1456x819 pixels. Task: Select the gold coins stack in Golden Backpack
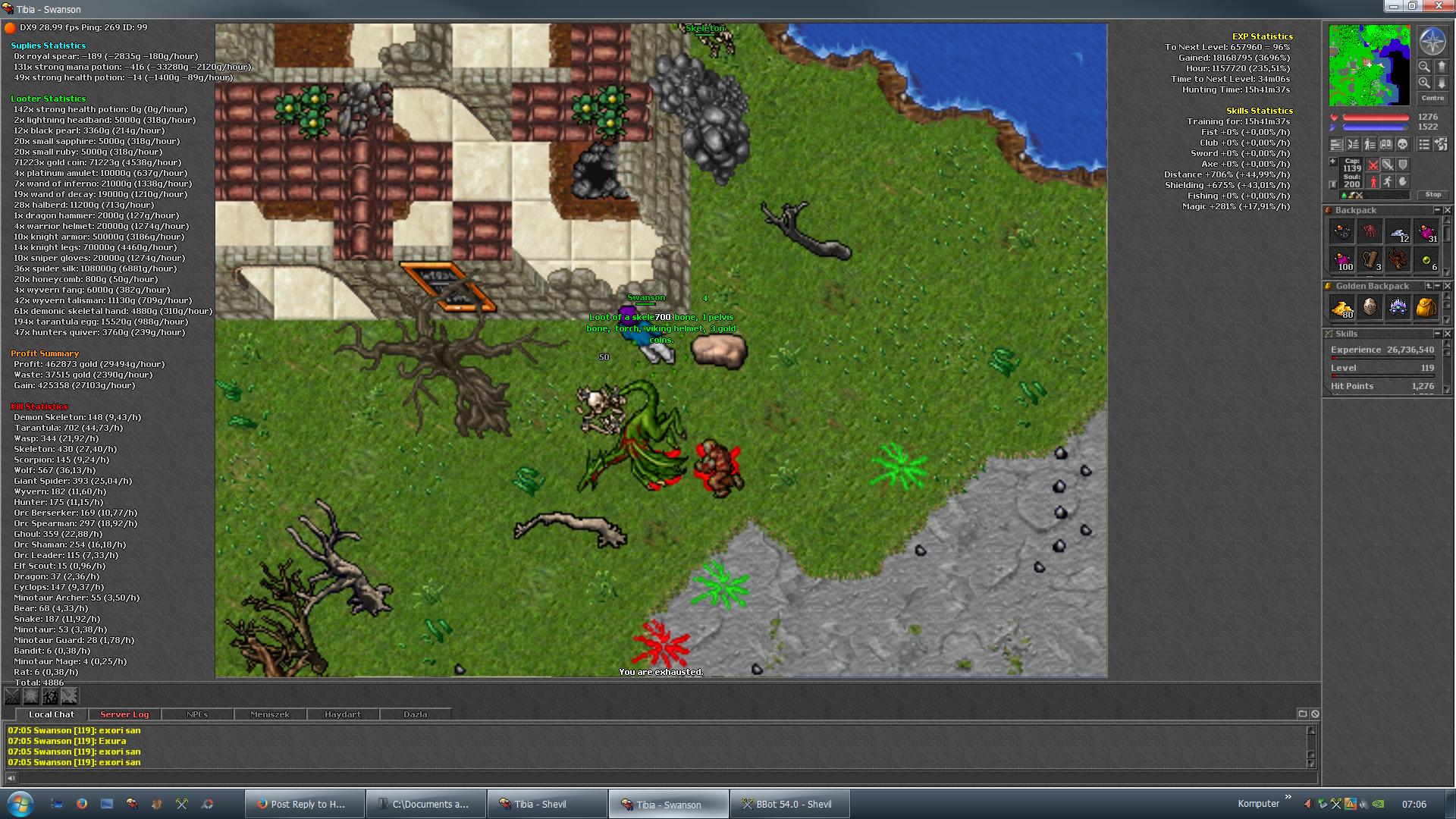point(1341,307)
